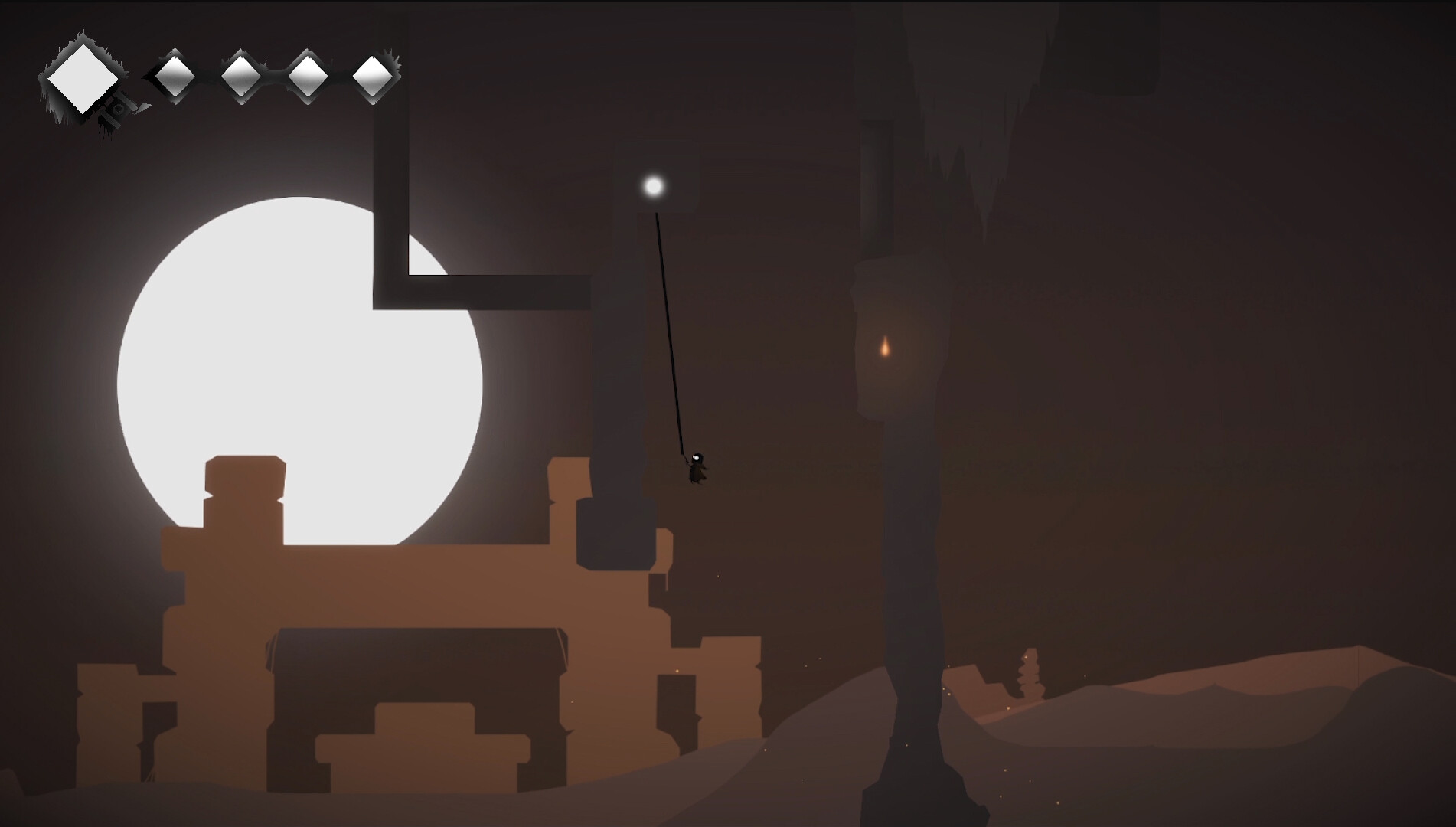Click the burning torch flame on the pillar
The image size is (1456, 827).
(x=886, y=348)
